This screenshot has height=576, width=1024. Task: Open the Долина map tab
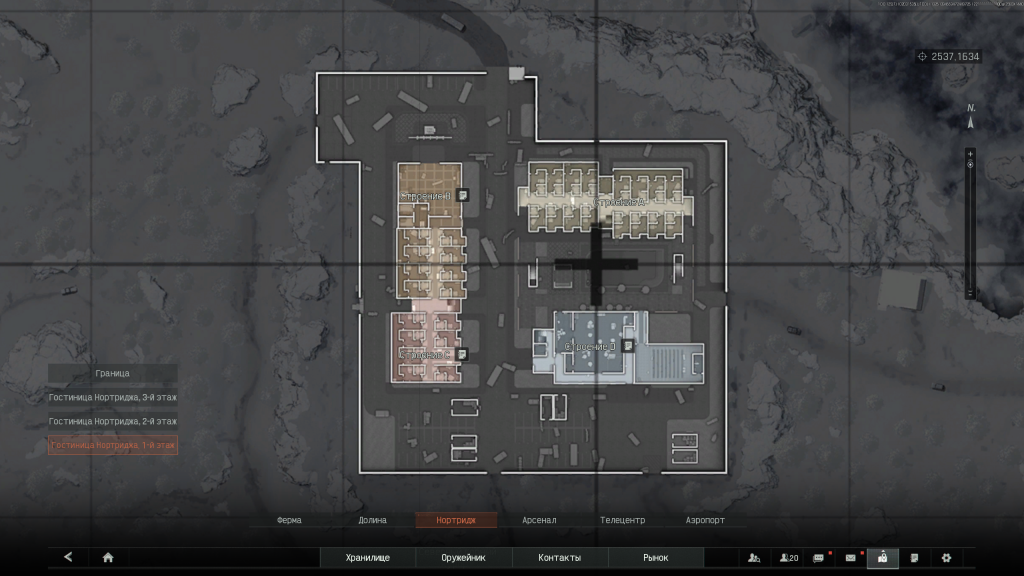click(372, 521)
